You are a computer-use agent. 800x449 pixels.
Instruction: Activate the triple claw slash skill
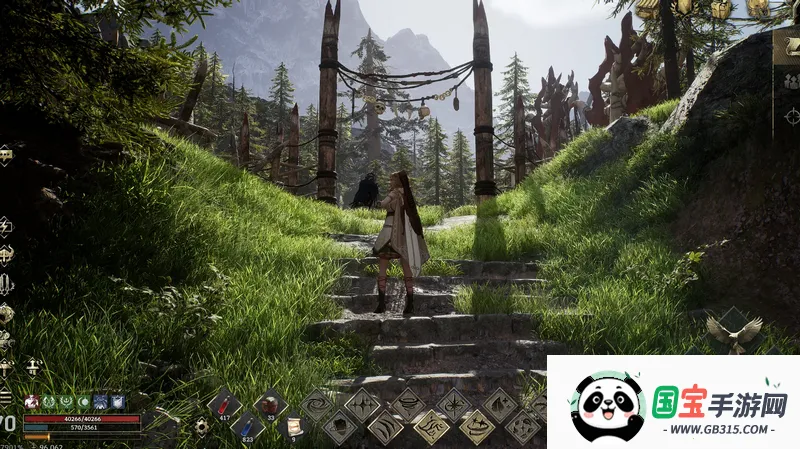pyautogui.click(x=385, y=427)
